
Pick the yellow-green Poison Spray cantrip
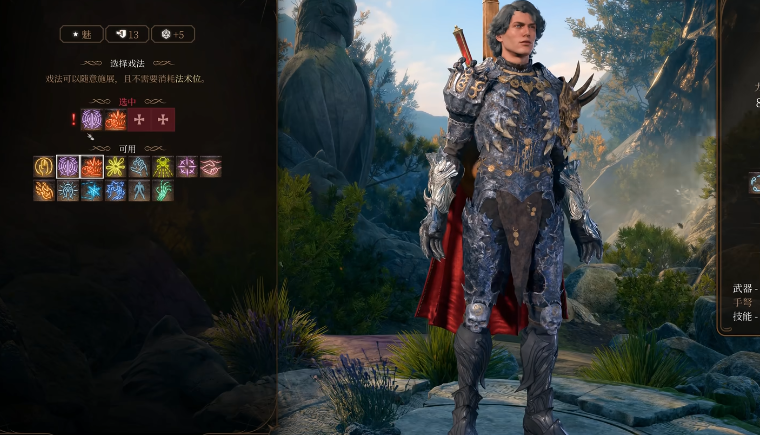tap(163, 167)
